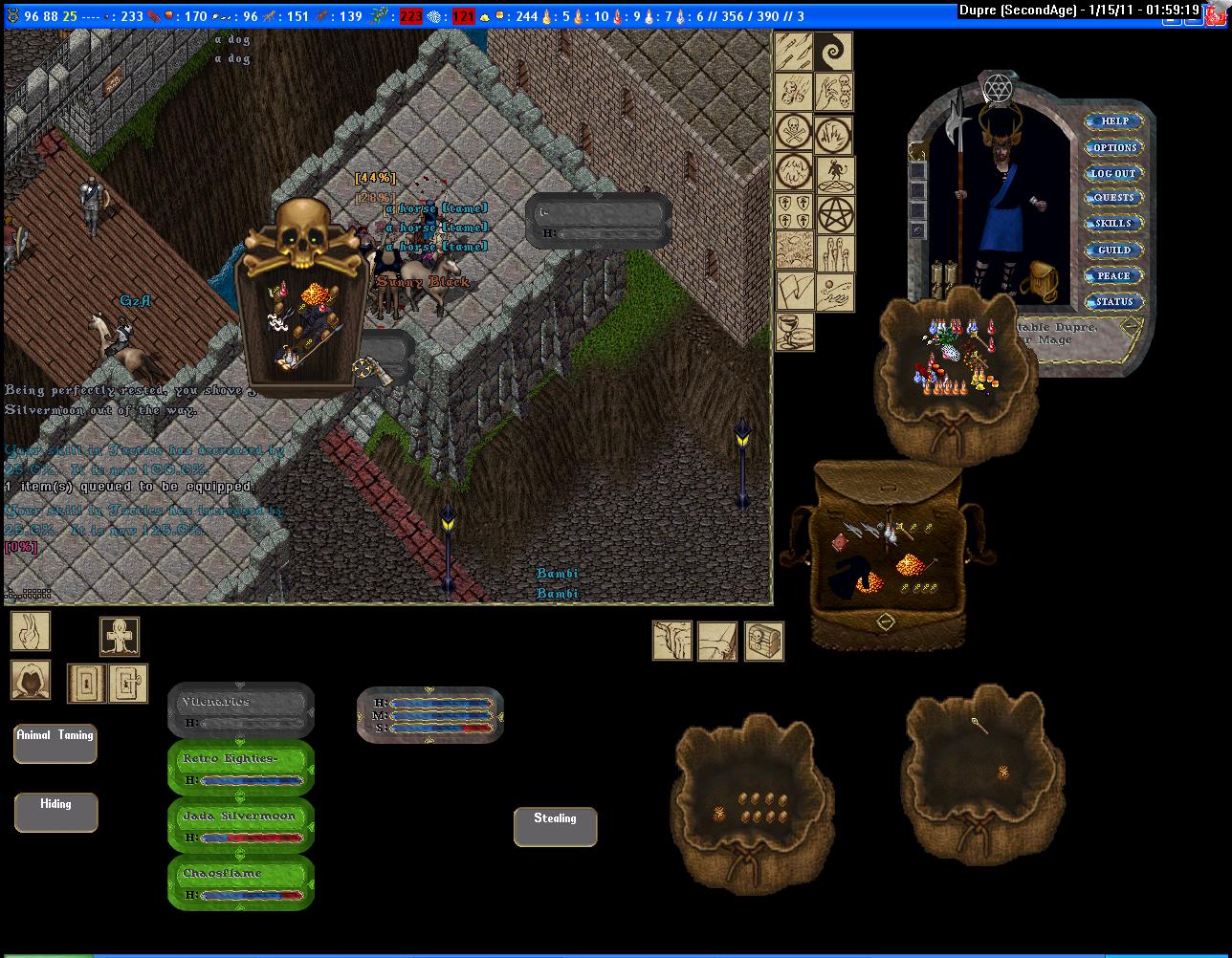
Task: Click the LOG OUT button
Action: coord(1113,173)
